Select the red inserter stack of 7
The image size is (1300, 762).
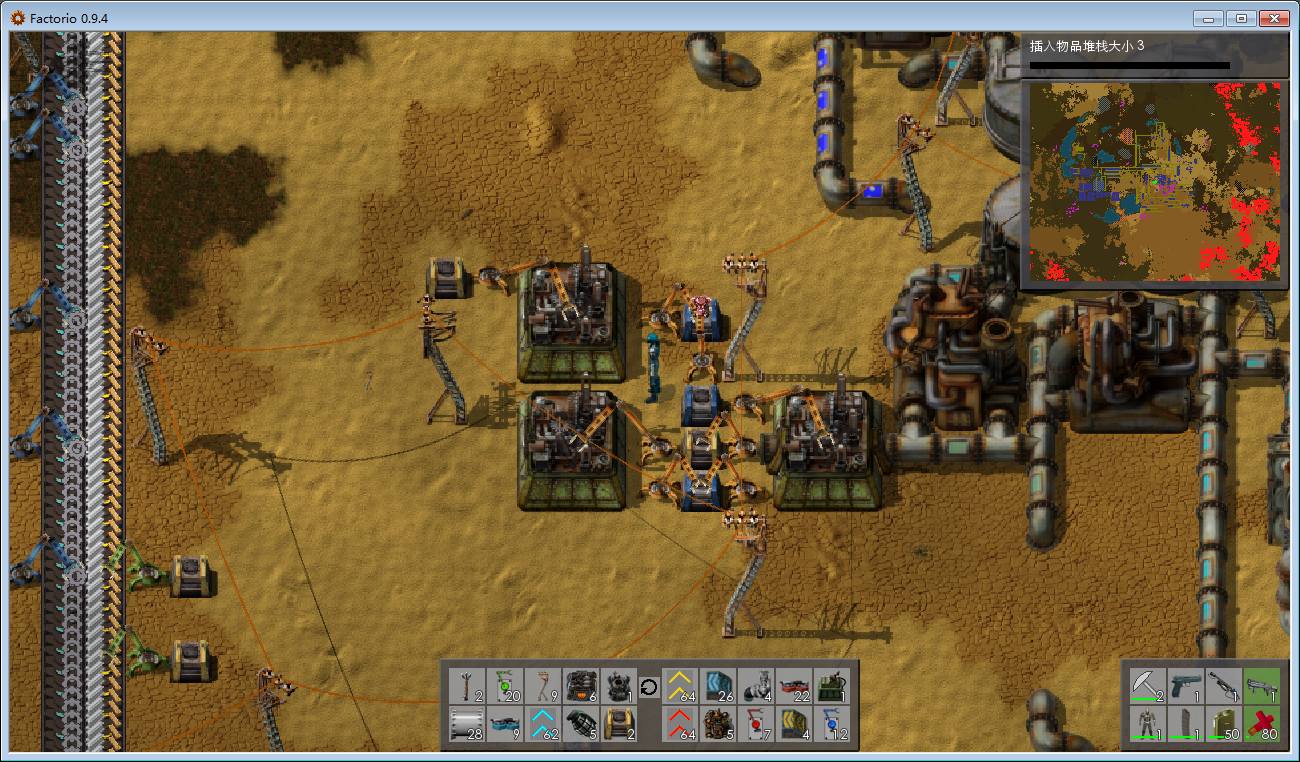pyautogui.click(x=757, y=724)
